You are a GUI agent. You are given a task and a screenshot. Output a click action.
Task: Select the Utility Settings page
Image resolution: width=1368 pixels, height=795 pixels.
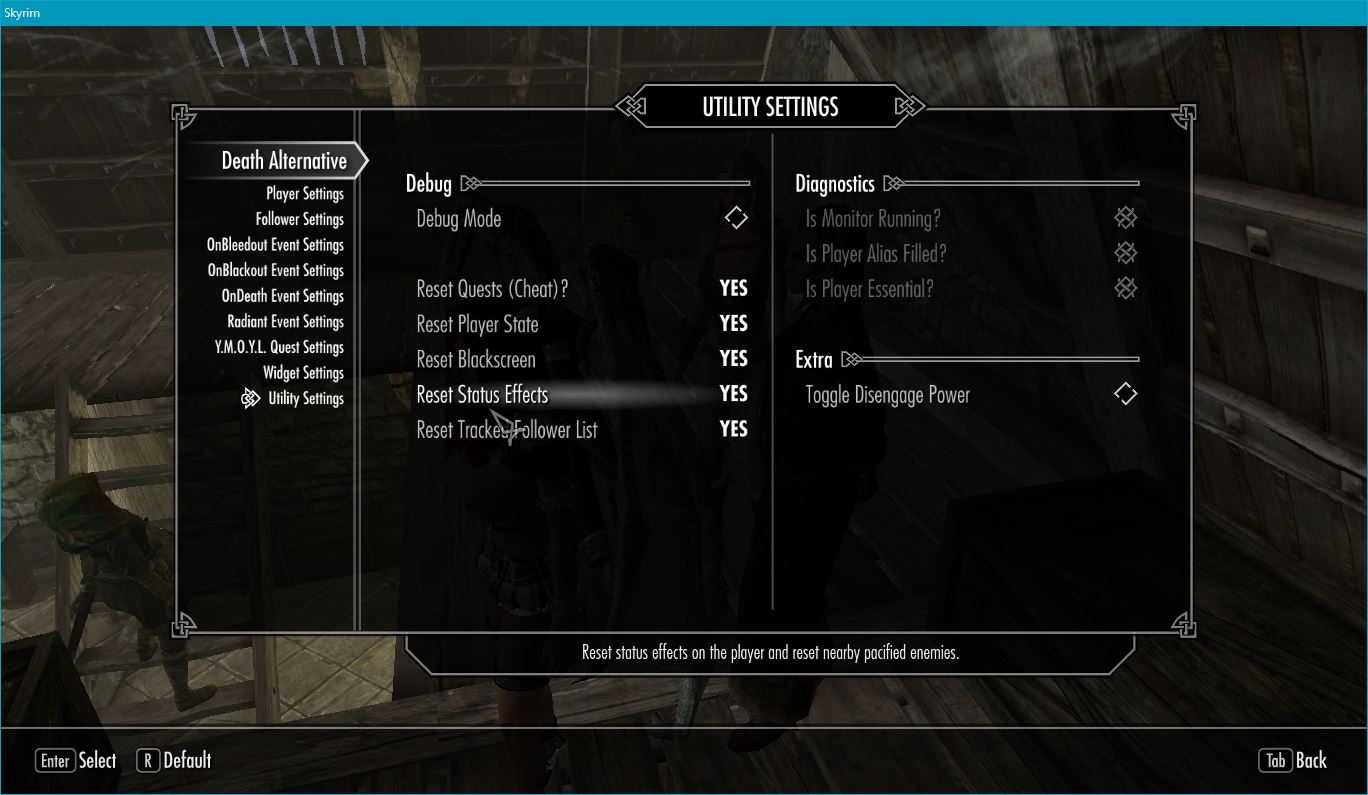(305, 399)
